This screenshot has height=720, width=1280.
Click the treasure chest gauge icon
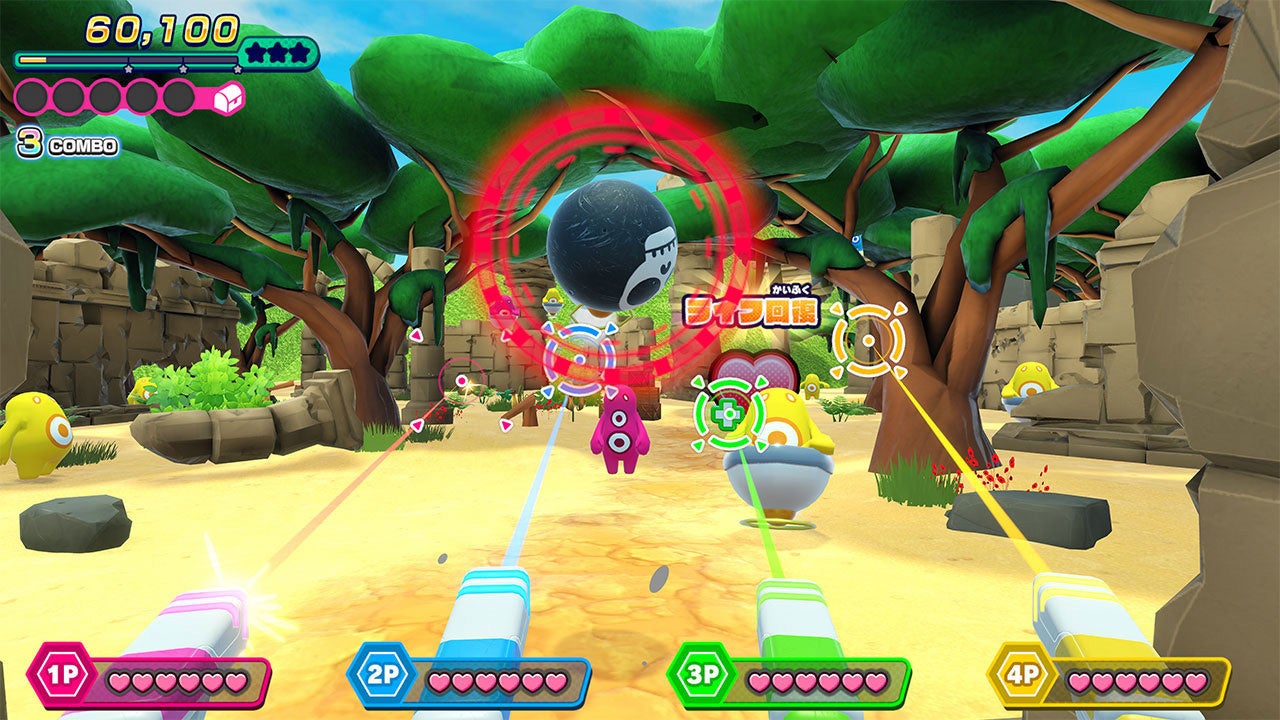coord(229,97)
